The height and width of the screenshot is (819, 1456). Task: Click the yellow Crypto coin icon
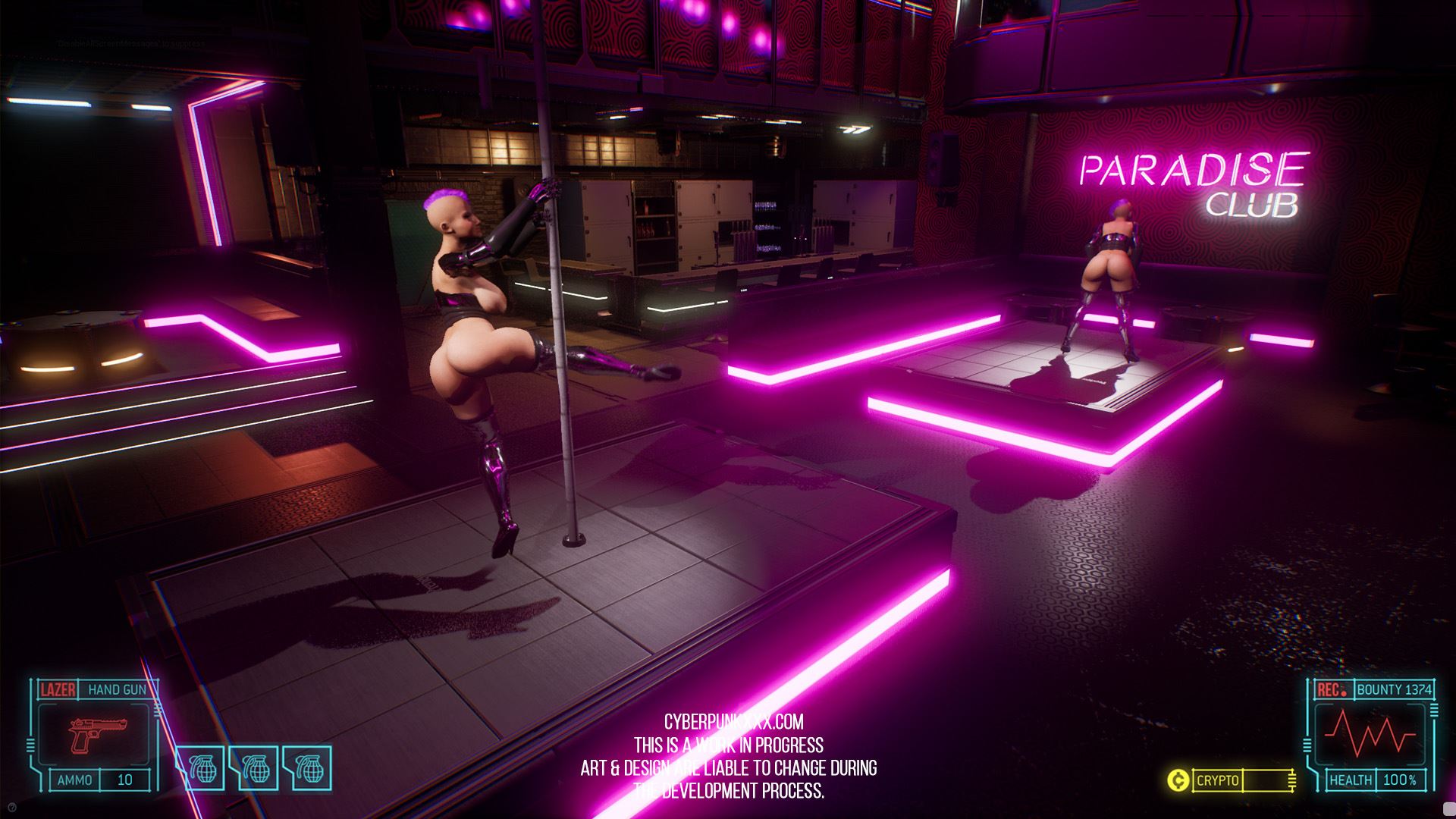[x=1178, y=780]
